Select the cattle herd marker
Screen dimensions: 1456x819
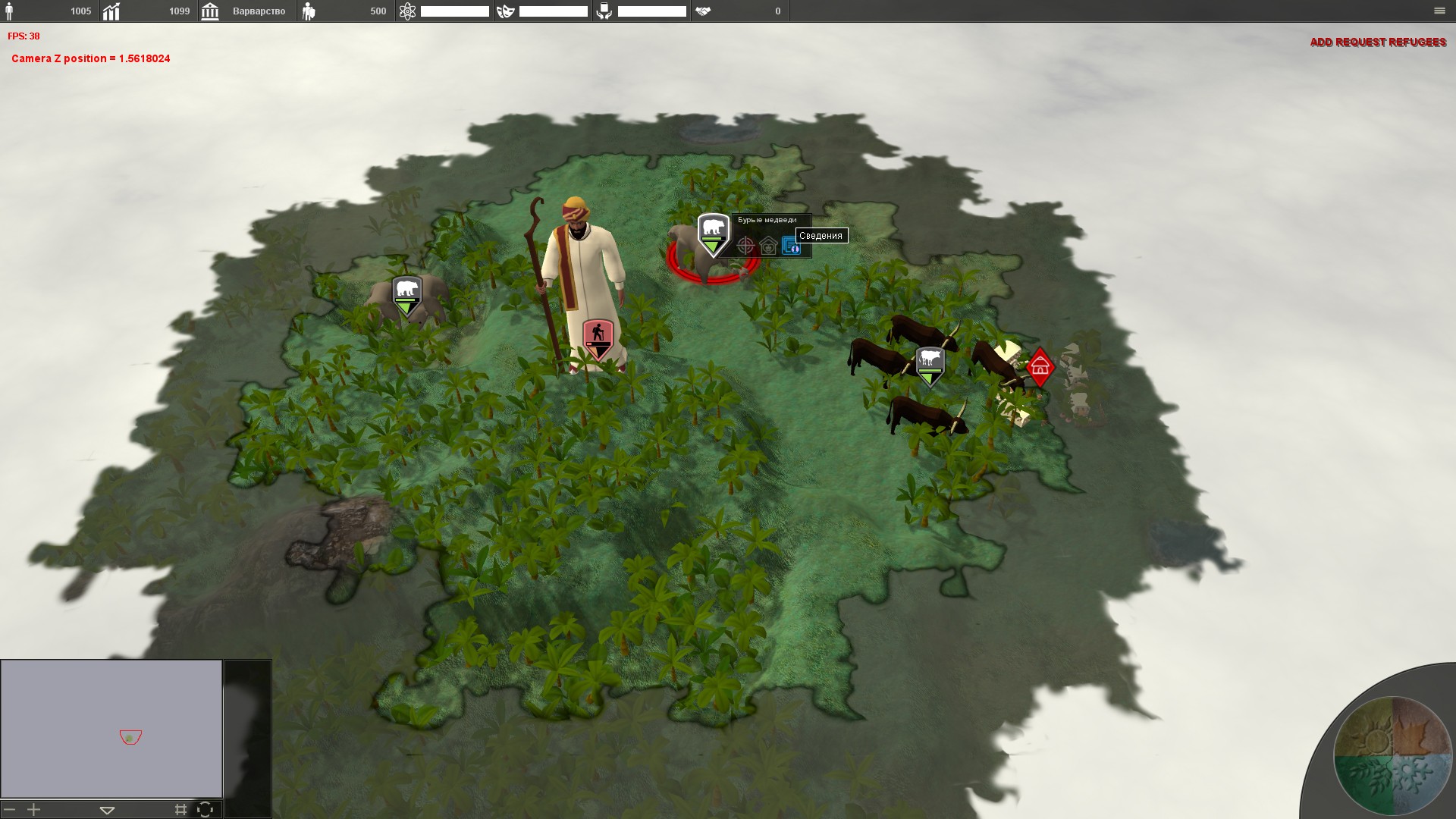(930, 366)
